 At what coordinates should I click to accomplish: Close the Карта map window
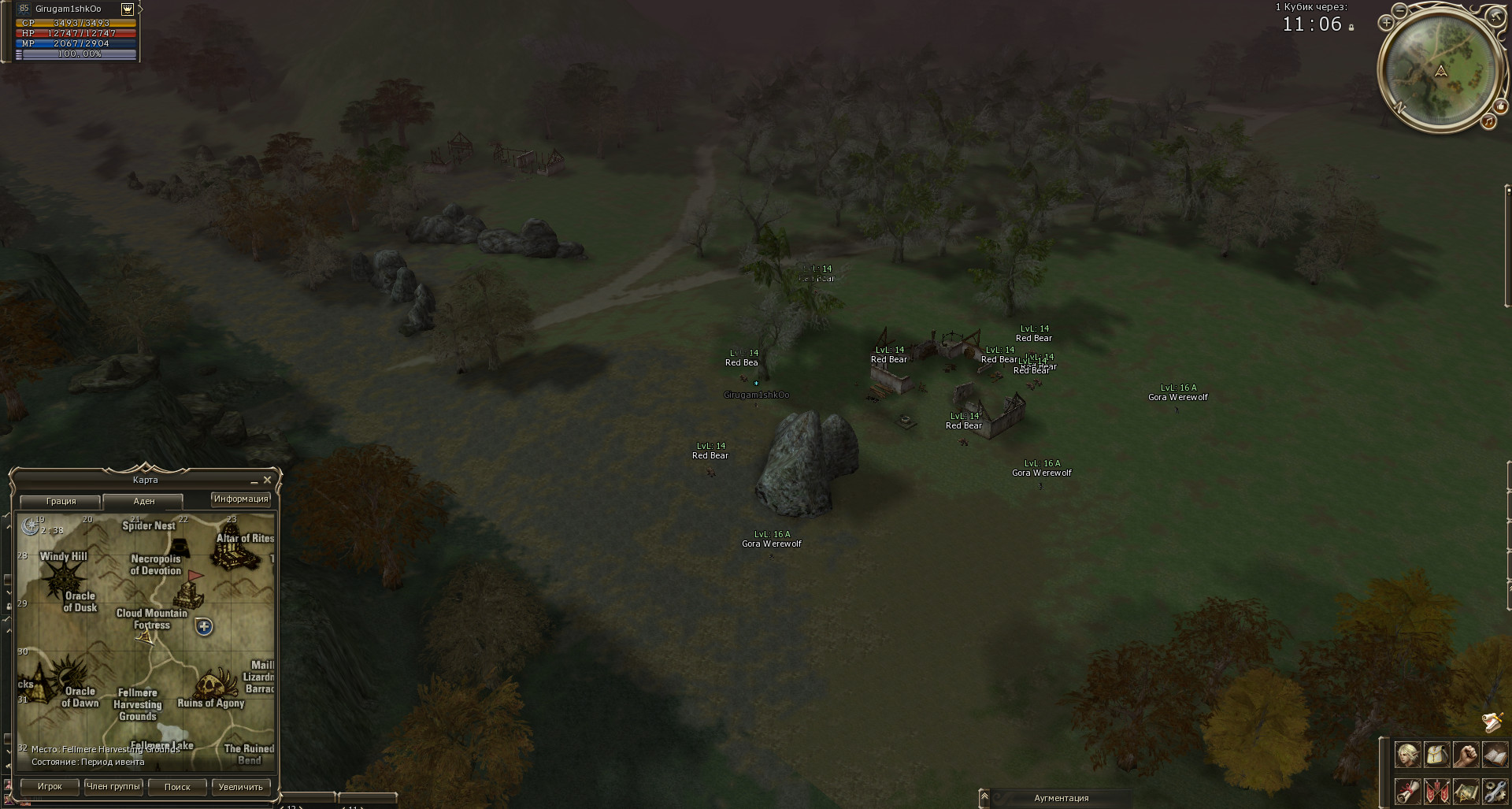click(267, 480)
